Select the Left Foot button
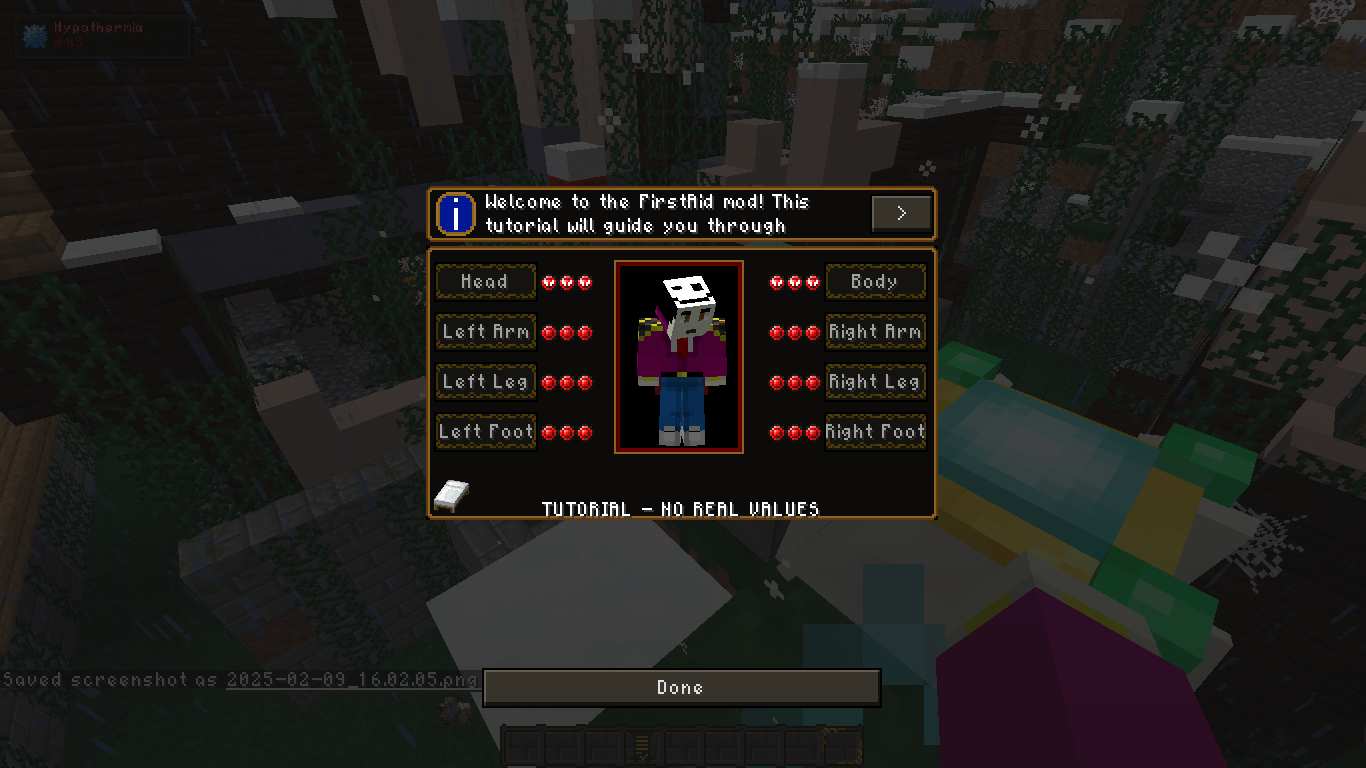Image resolution: width=1366 pixels, height=768 pixels. tap(485, 431)
